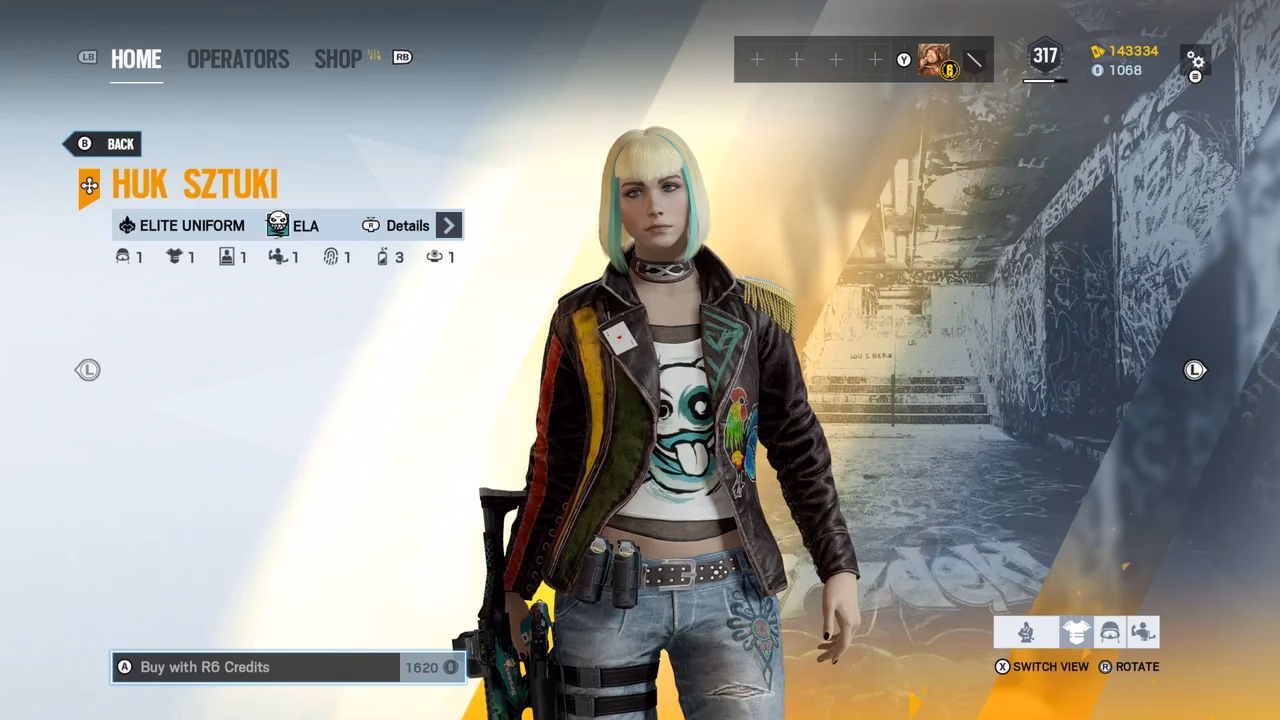
Task: Open the settings gear menu
Action: [1195, 62]
